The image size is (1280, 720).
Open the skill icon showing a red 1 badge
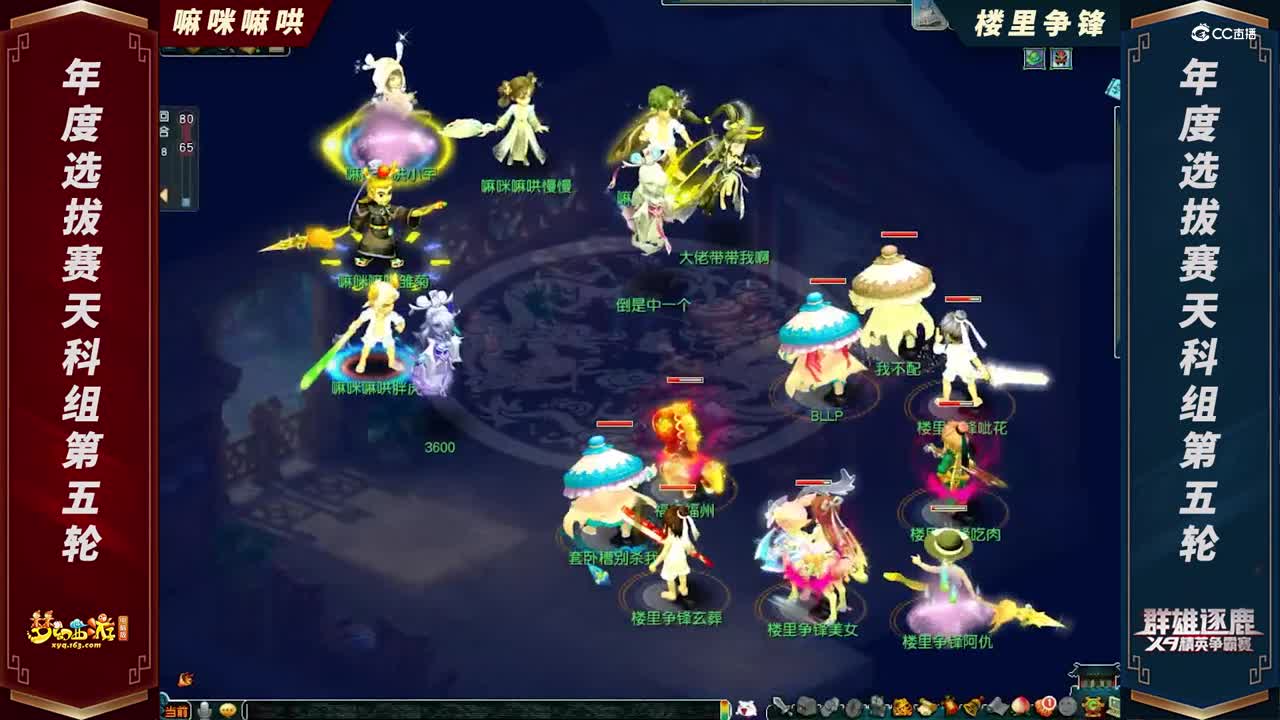click(x=1047, y=705)
